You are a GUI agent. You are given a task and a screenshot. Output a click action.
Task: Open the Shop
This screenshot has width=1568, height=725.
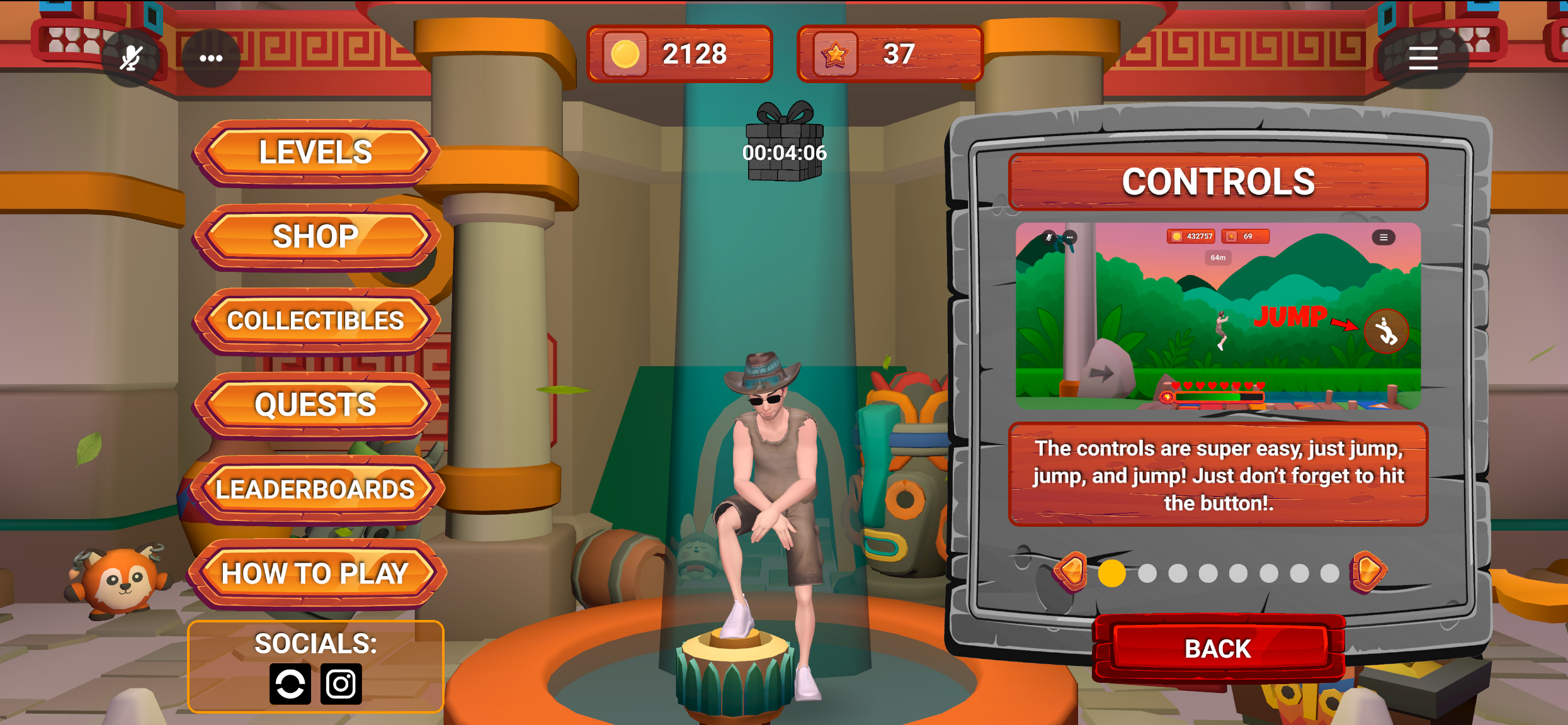click(x=315, y=237)
